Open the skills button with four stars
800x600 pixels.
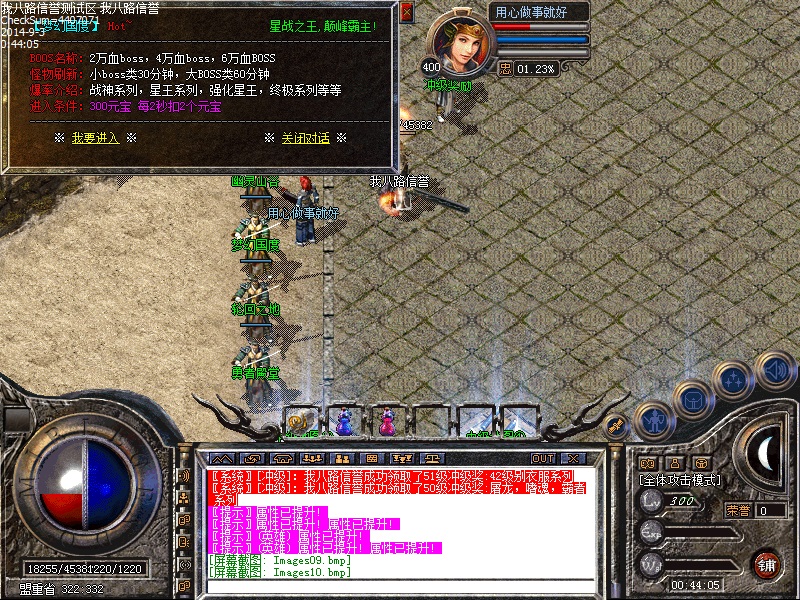tap(735, 380)
